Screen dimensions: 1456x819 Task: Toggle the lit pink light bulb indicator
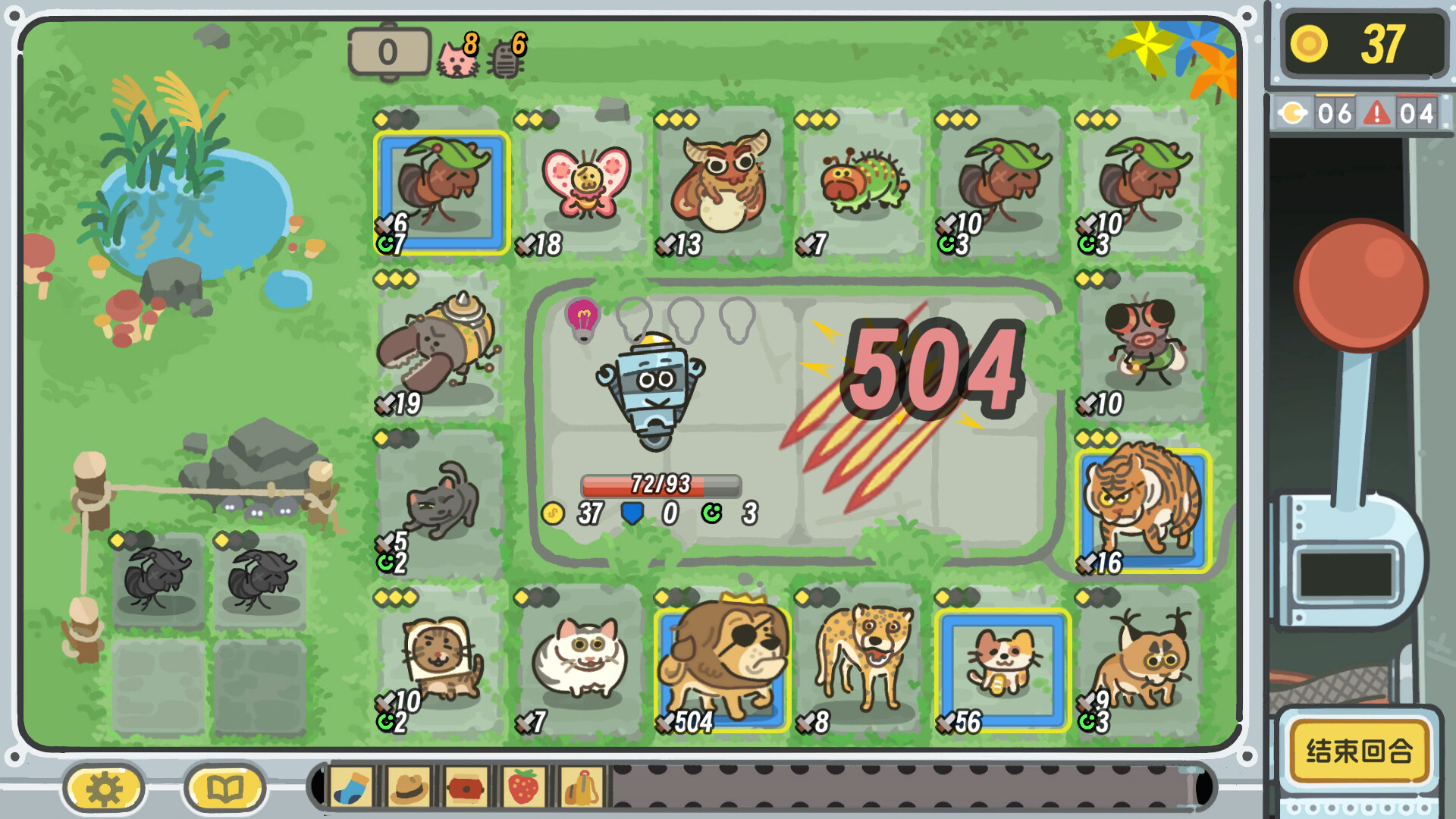pyautogui.click(x=581, y=319)
